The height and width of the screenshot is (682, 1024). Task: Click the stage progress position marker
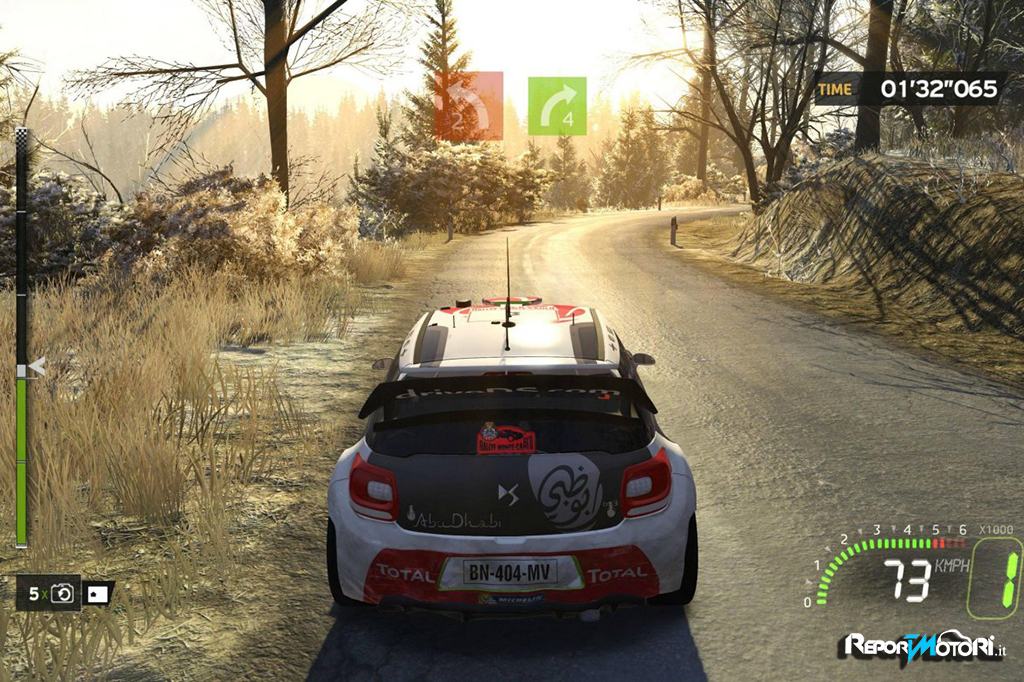(x=35, y=368)
